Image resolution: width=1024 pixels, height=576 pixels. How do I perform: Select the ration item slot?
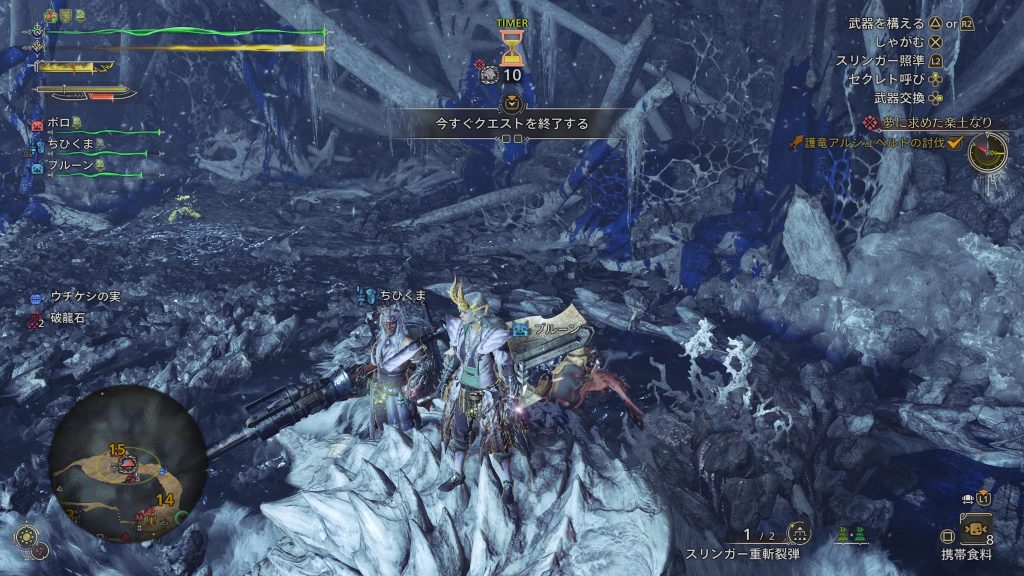coord(975,529)
